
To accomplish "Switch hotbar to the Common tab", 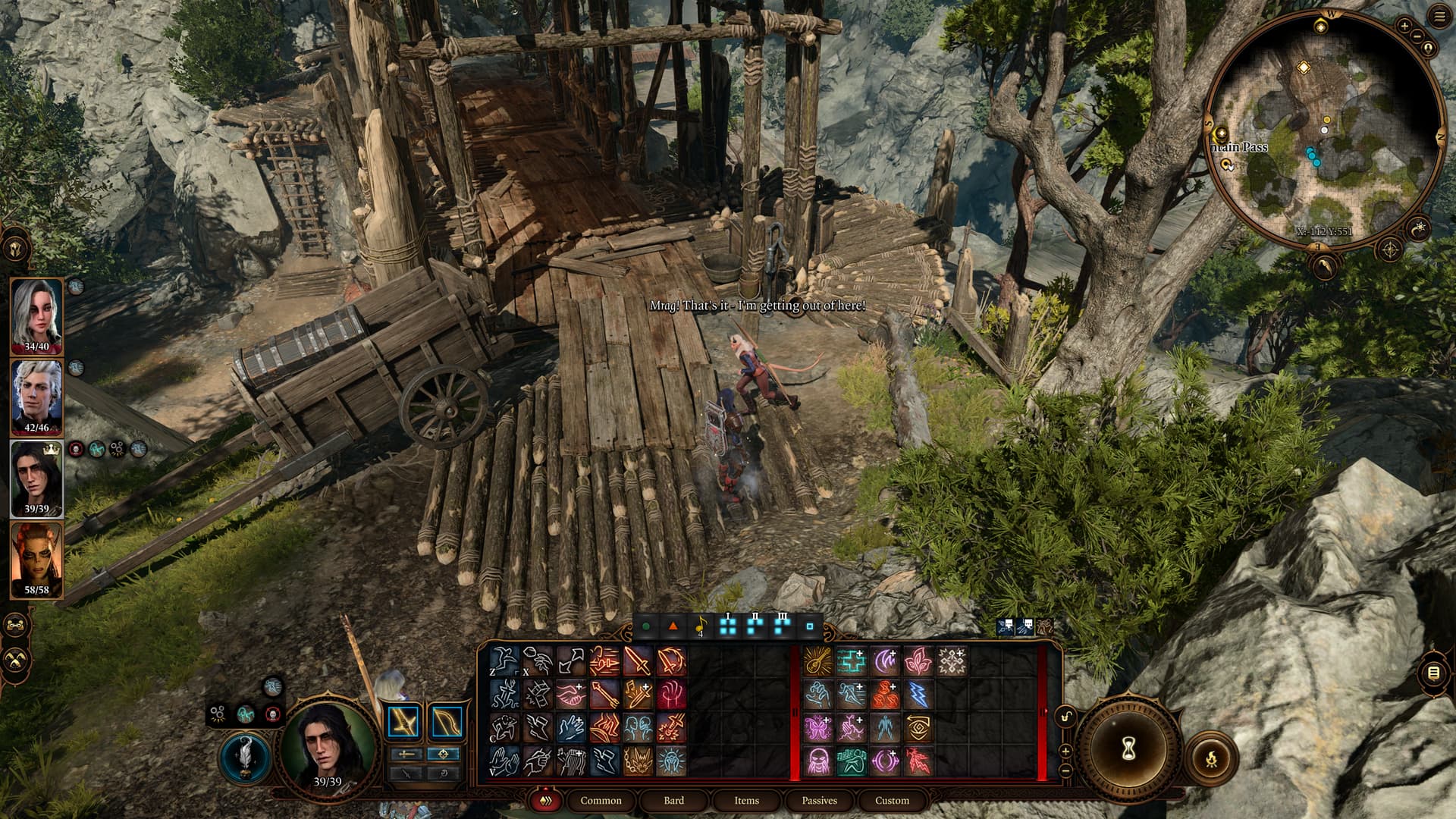I will click(x=601, y=800).
